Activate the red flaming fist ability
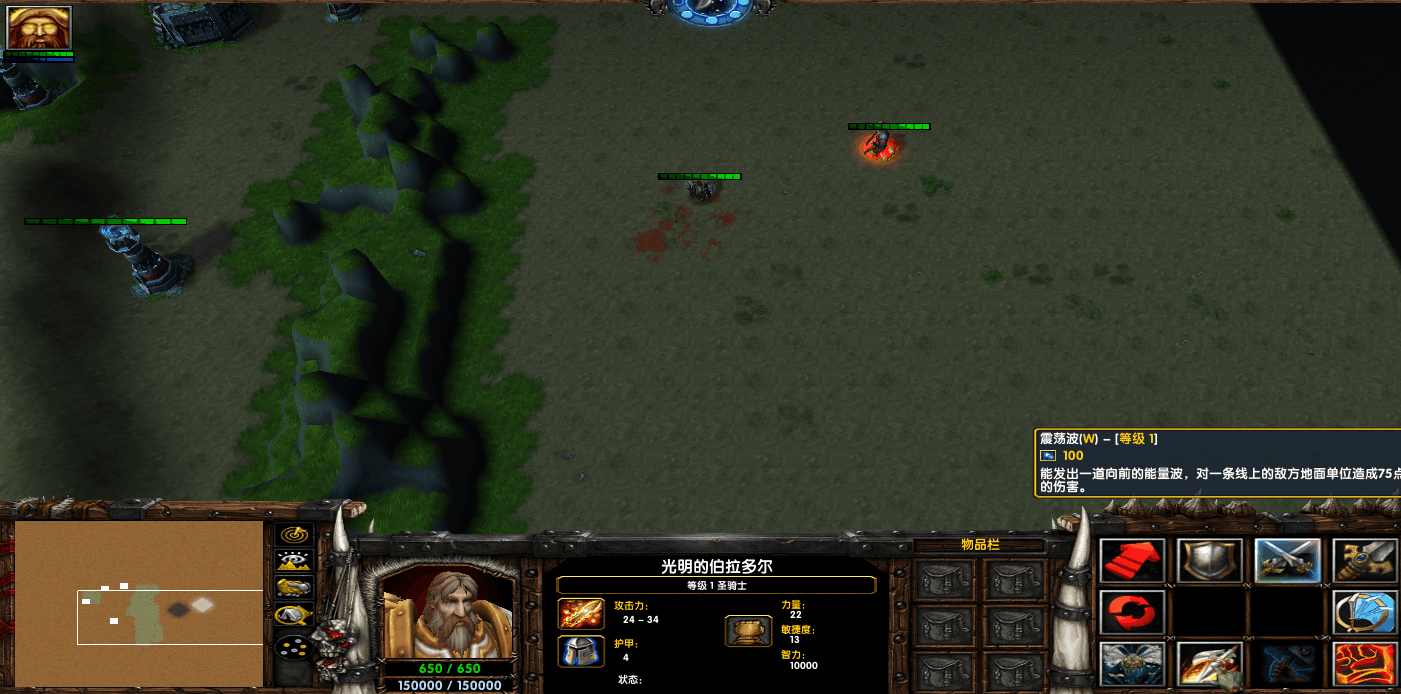 click(1366, 663)
